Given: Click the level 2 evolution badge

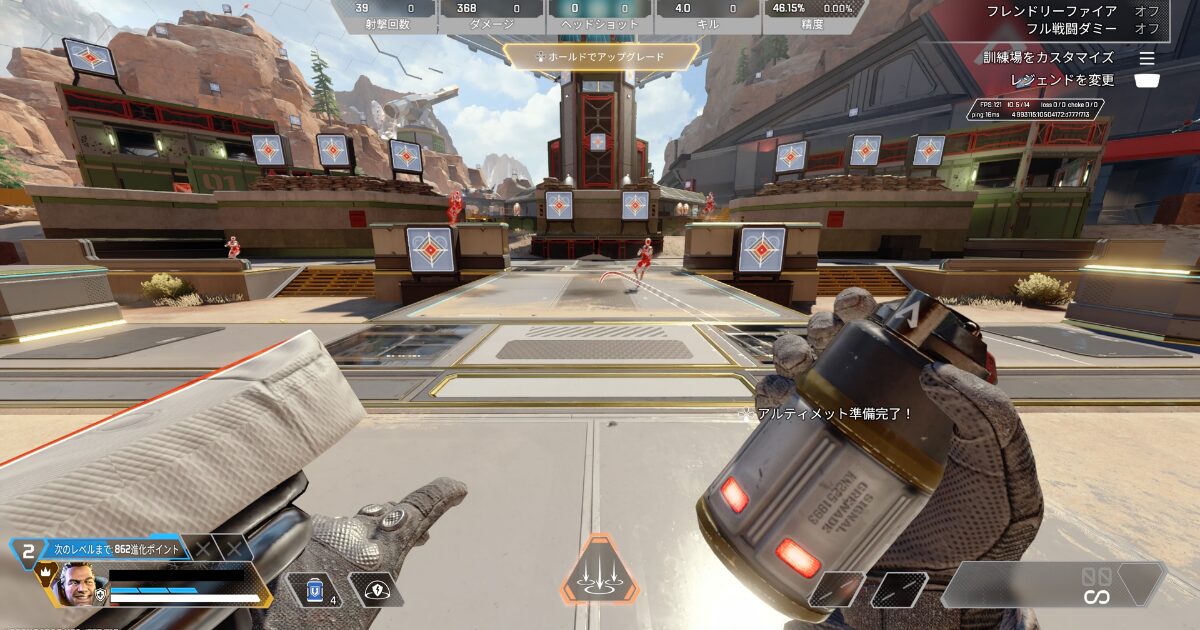Looking at the screenshot, I should click(28, 550).
